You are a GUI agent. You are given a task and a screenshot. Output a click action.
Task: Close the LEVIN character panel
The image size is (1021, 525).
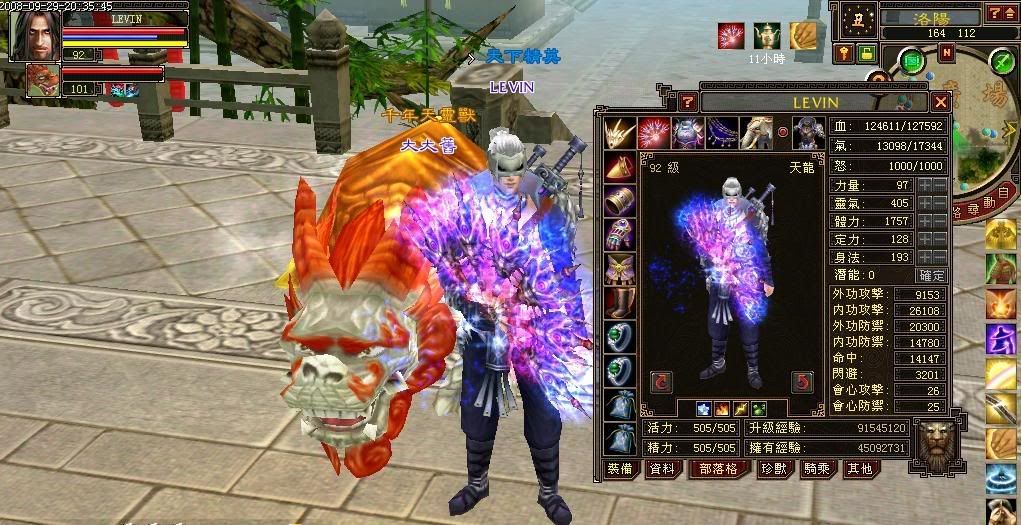click(x=940, y=102)
